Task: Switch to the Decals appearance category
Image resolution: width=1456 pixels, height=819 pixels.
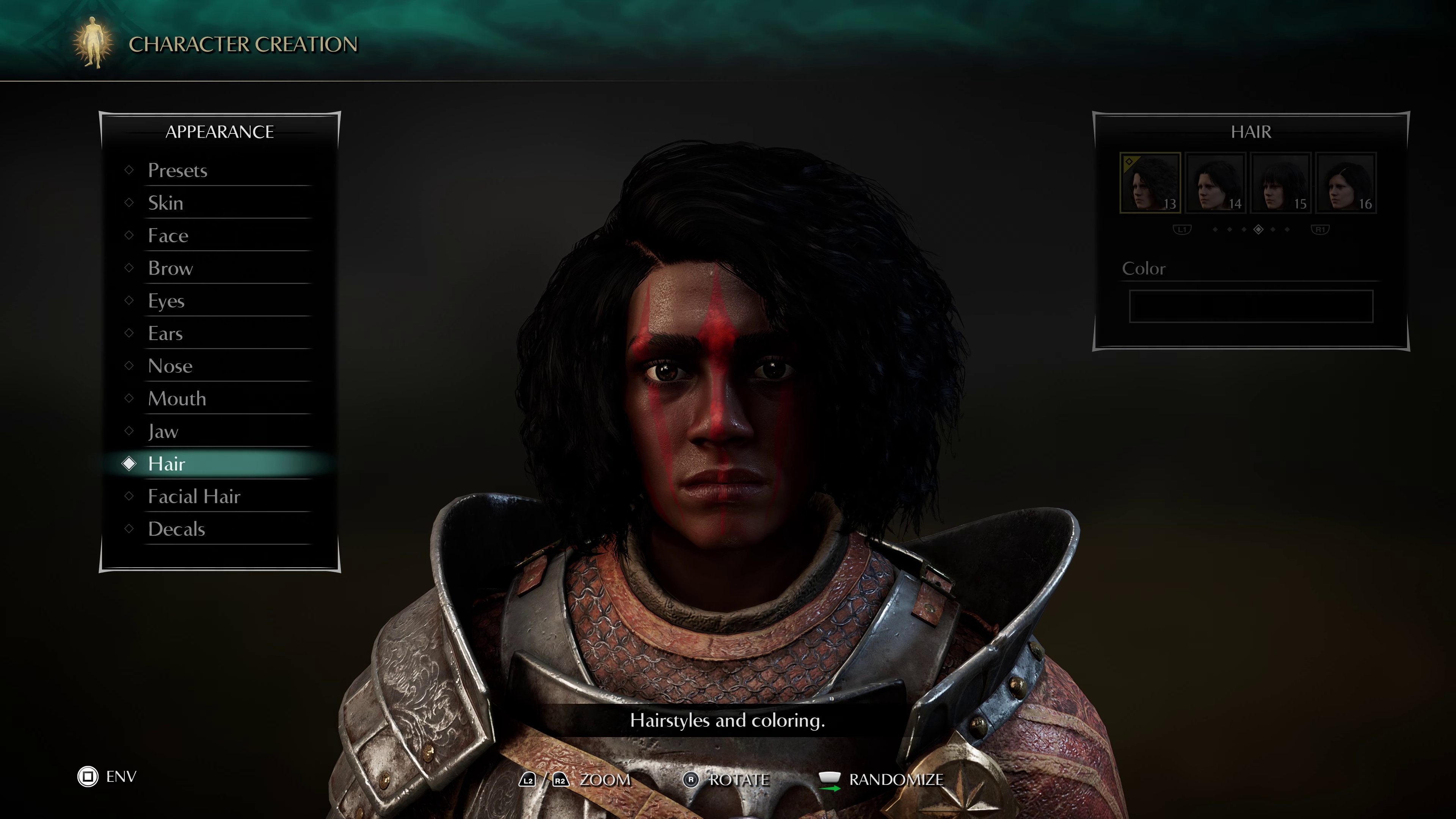Action: pyautogui.click(x=176, y=529)
